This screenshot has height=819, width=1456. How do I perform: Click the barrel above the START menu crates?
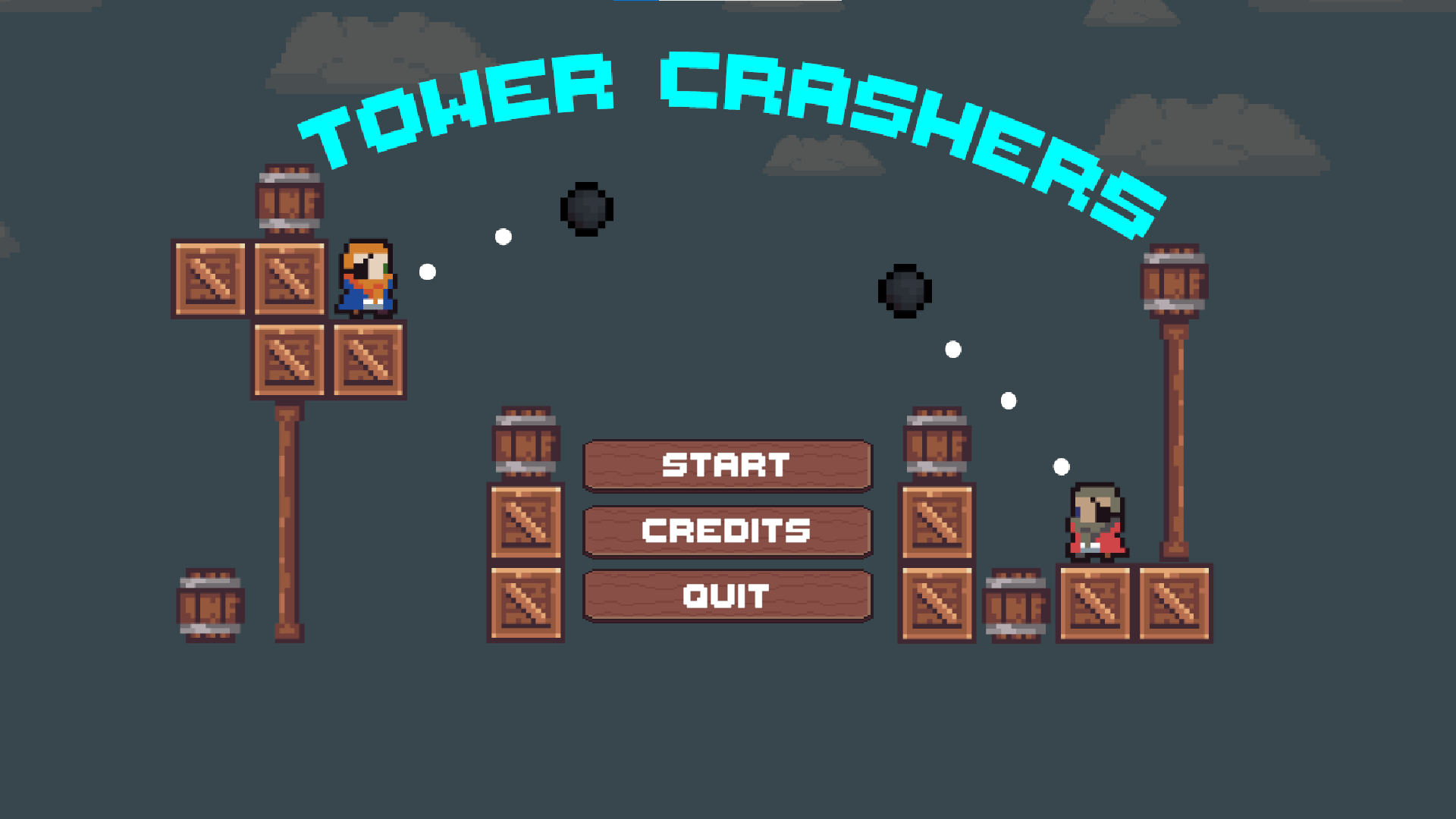click(526, 444)
